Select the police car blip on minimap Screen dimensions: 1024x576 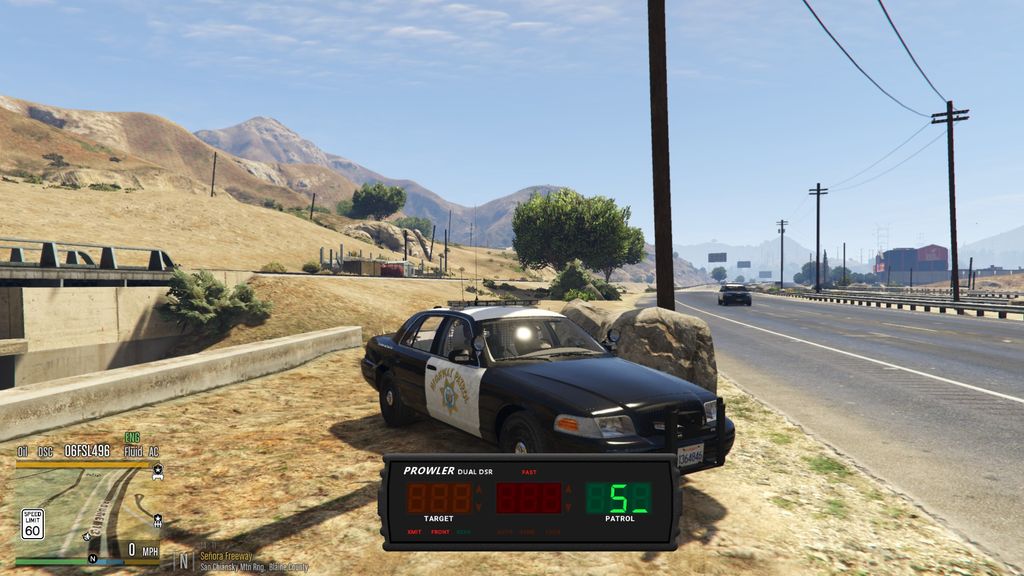click(x=157, y=469)
